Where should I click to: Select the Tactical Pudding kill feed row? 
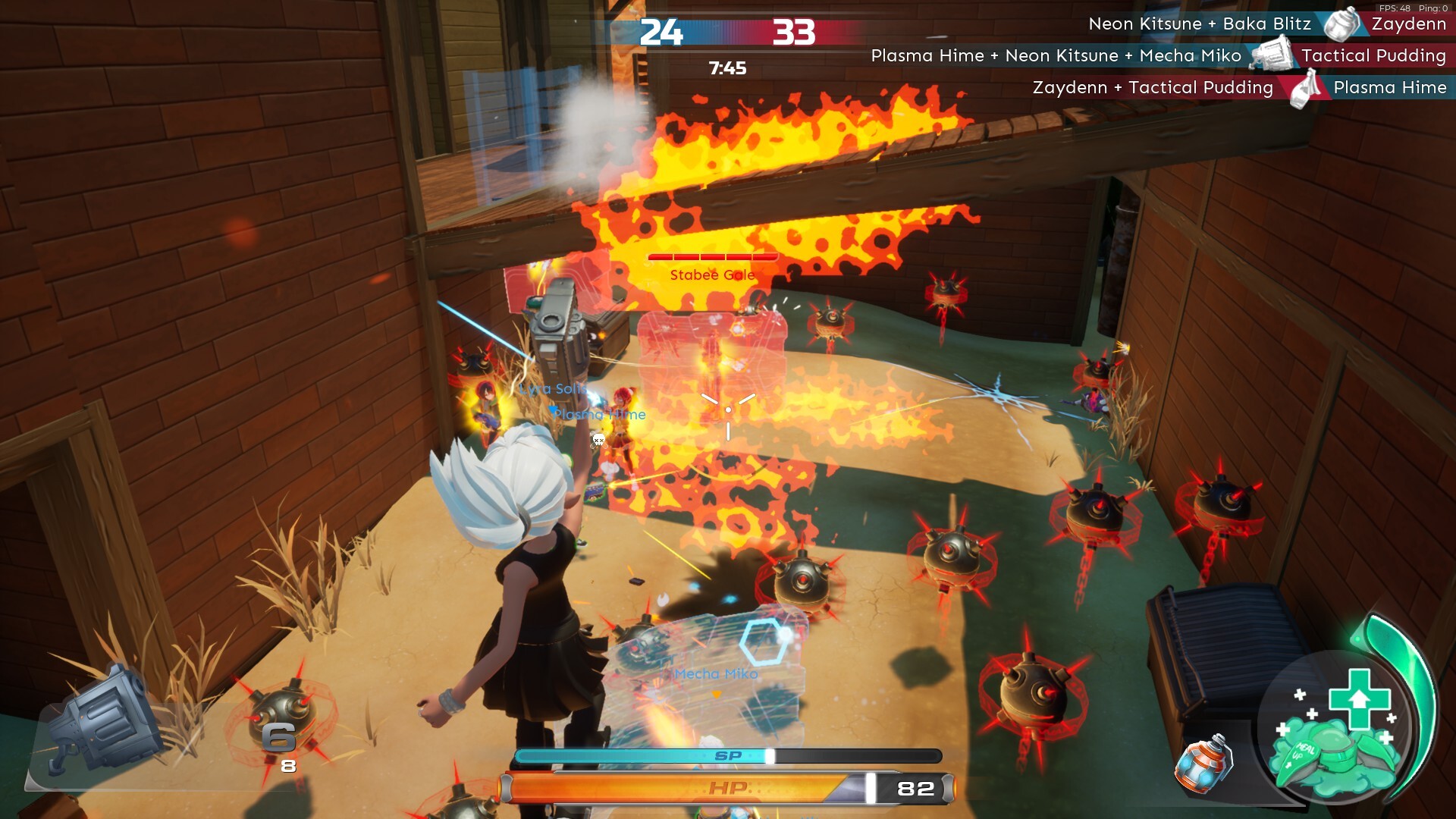pos(1158,56)
